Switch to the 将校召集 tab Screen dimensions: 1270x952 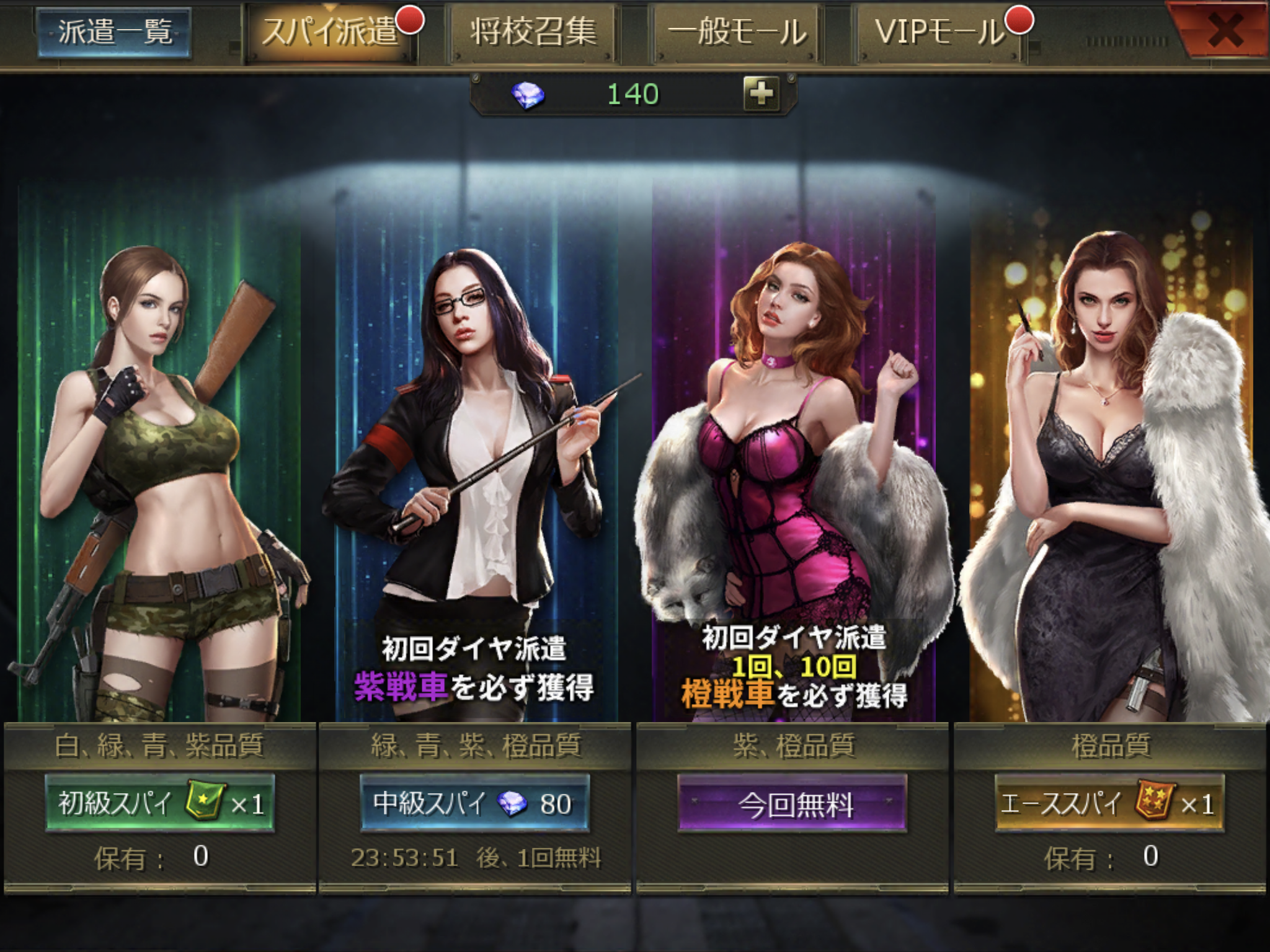coord(533,32)
